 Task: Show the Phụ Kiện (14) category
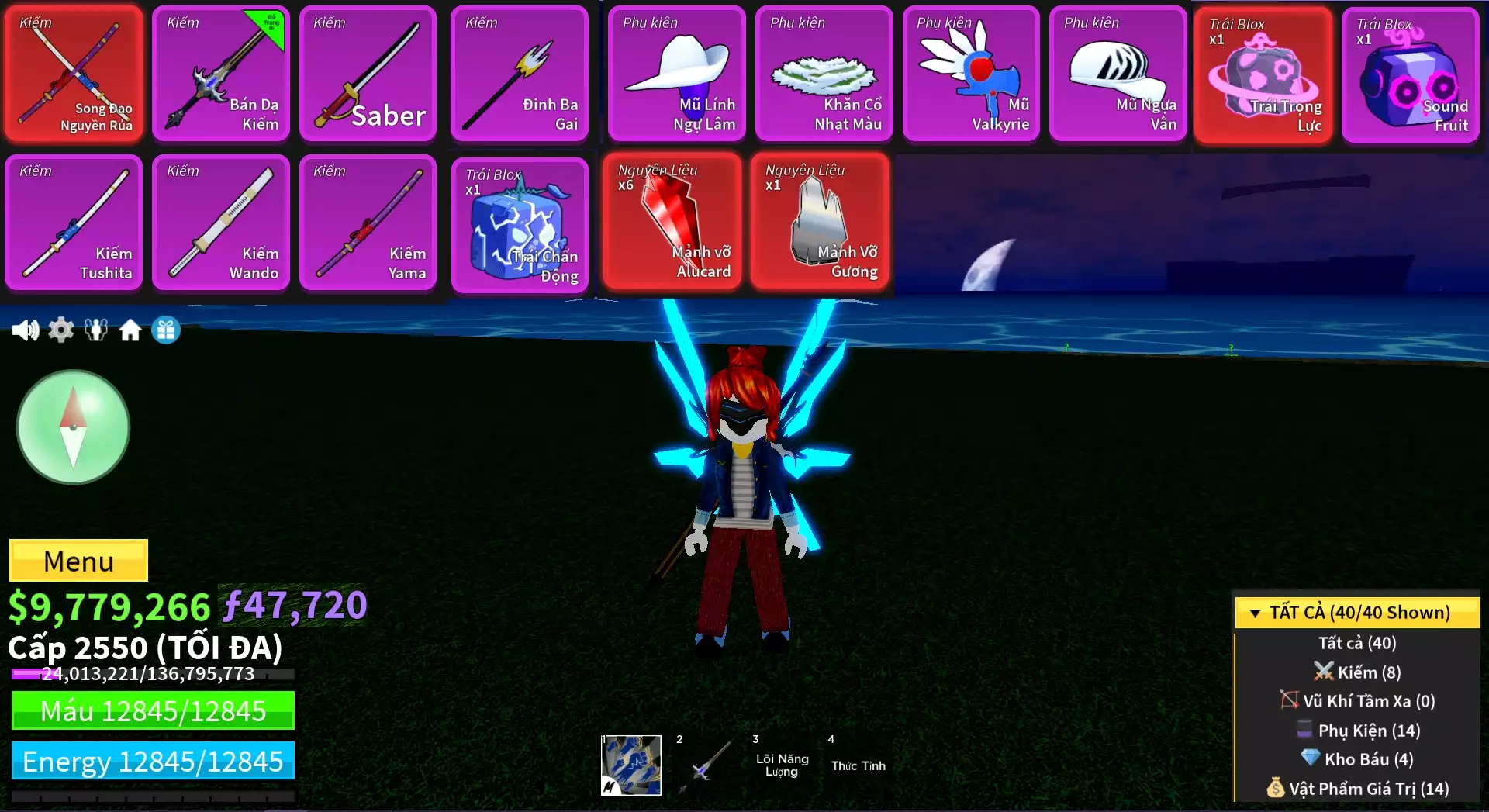1359,731
